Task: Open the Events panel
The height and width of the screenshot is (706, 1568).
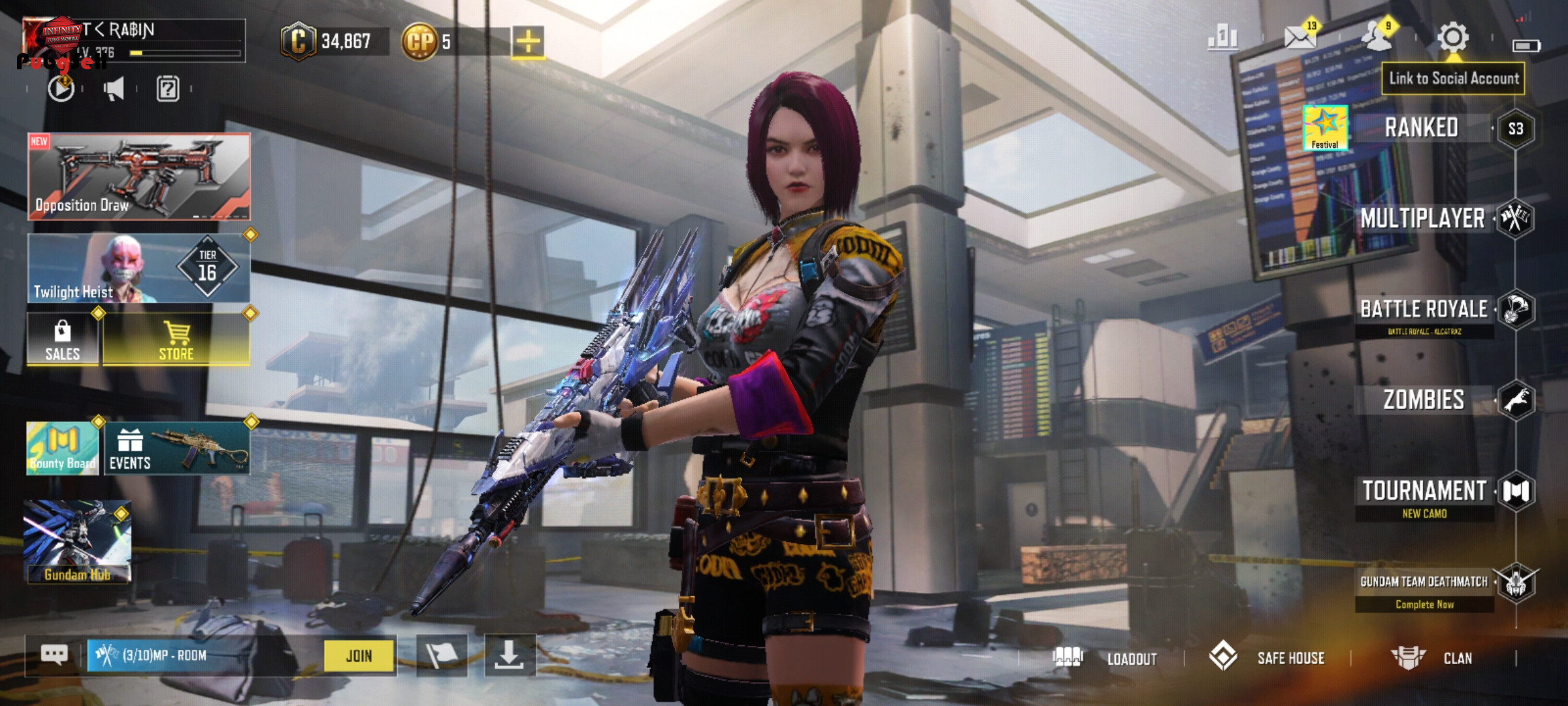Action: [x=176, y=448]
